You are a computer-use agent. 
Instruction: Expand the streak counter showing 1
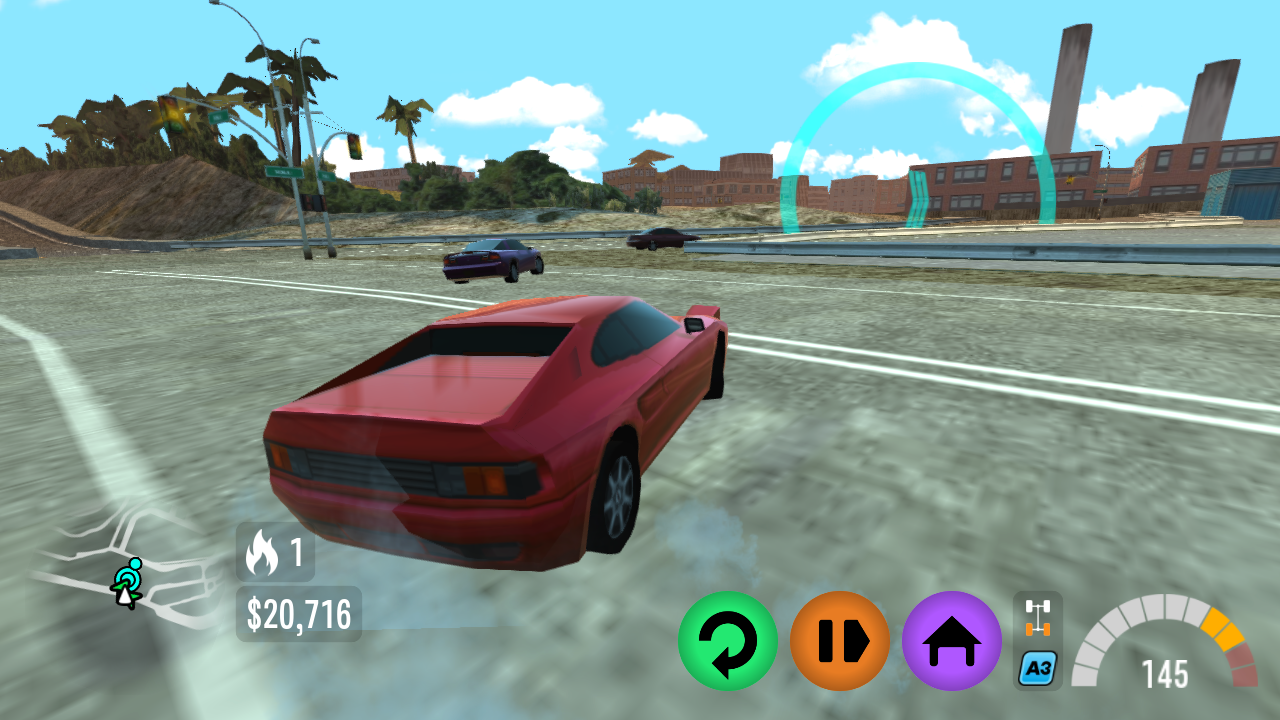tap(275, 554)
